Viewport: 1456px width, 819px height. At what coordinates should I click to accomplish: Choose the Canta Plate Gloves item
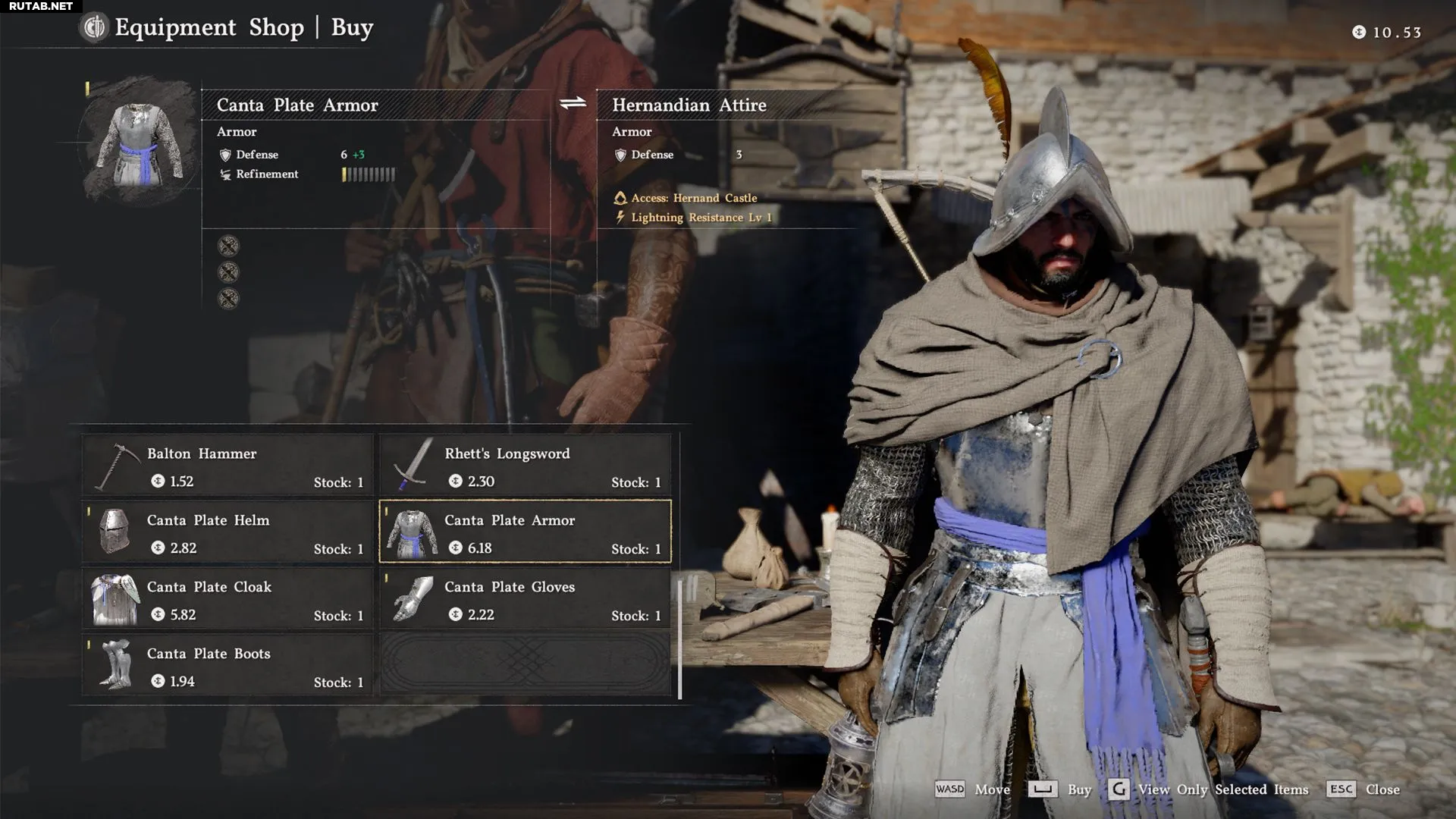point(525,598)
